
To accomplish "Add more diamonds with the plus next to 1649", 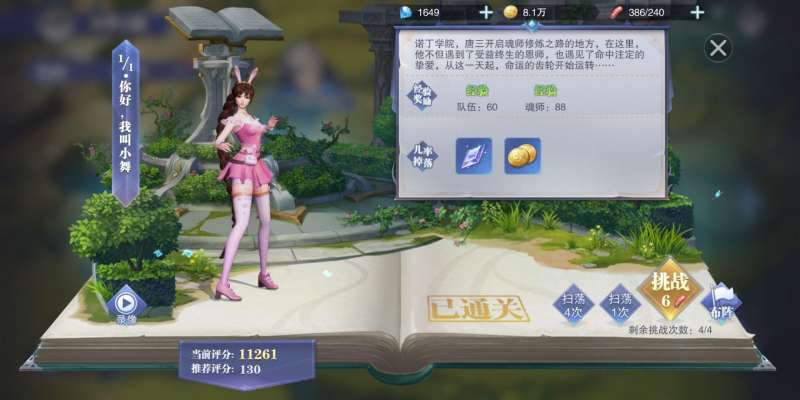I will click(x=486, y=12).
